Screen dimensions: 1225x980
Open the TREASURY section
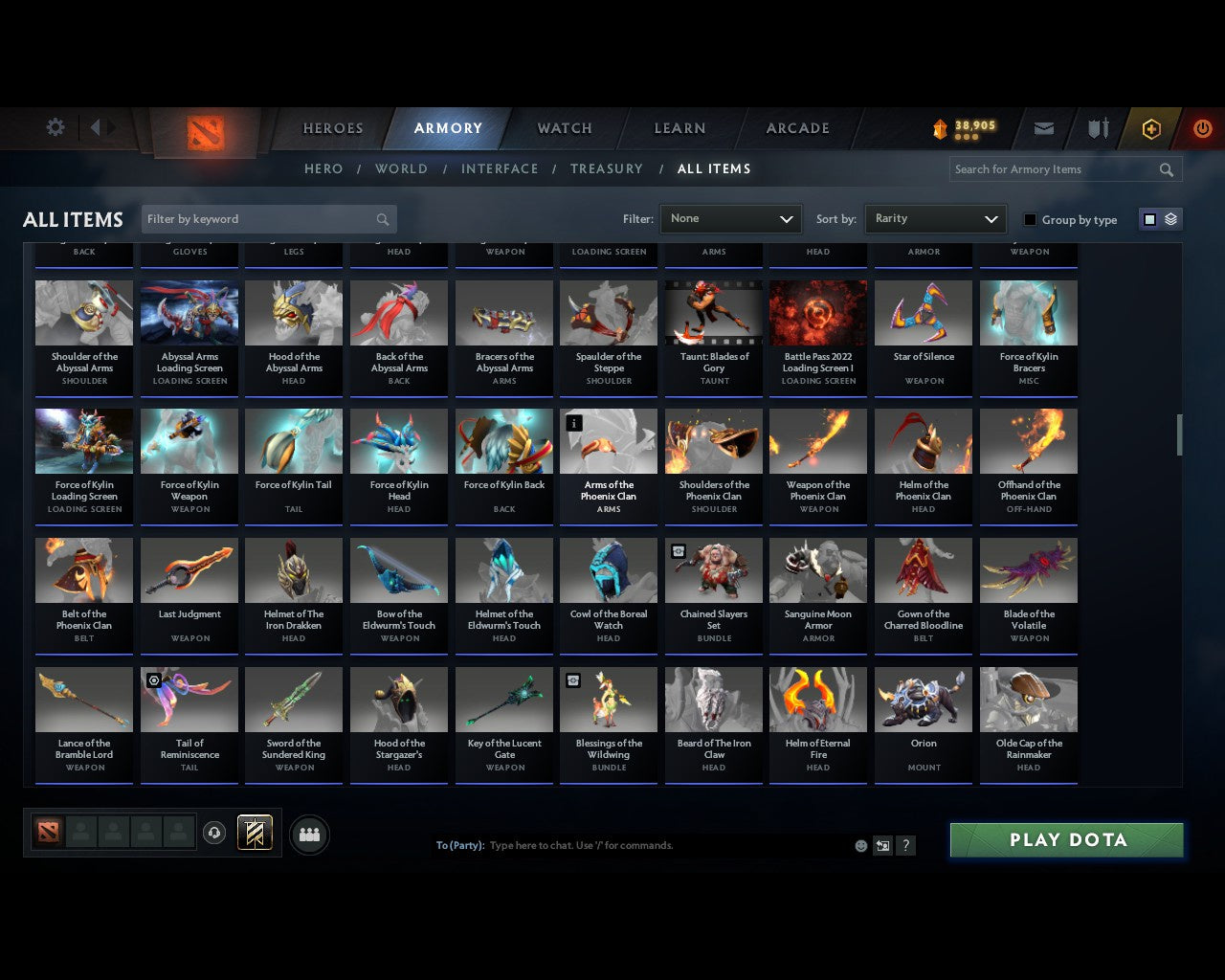[606, 168]
